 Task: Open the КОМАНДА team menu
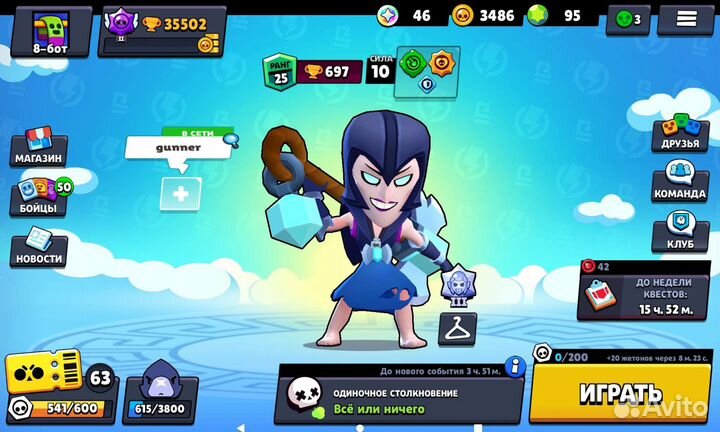[680, 182]
